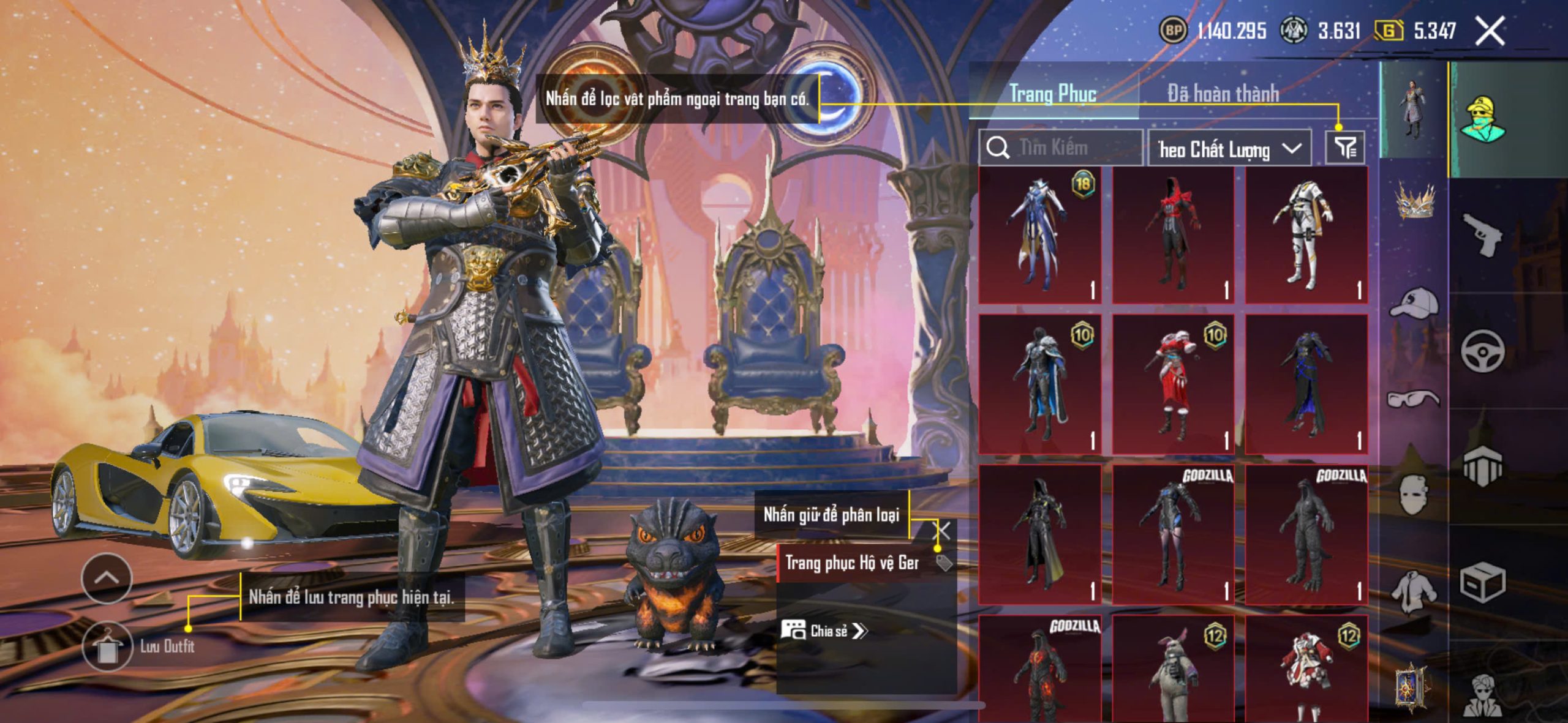Close the inventory screen
This screenshot has height=723, width=1568.
pos(1490,31)
